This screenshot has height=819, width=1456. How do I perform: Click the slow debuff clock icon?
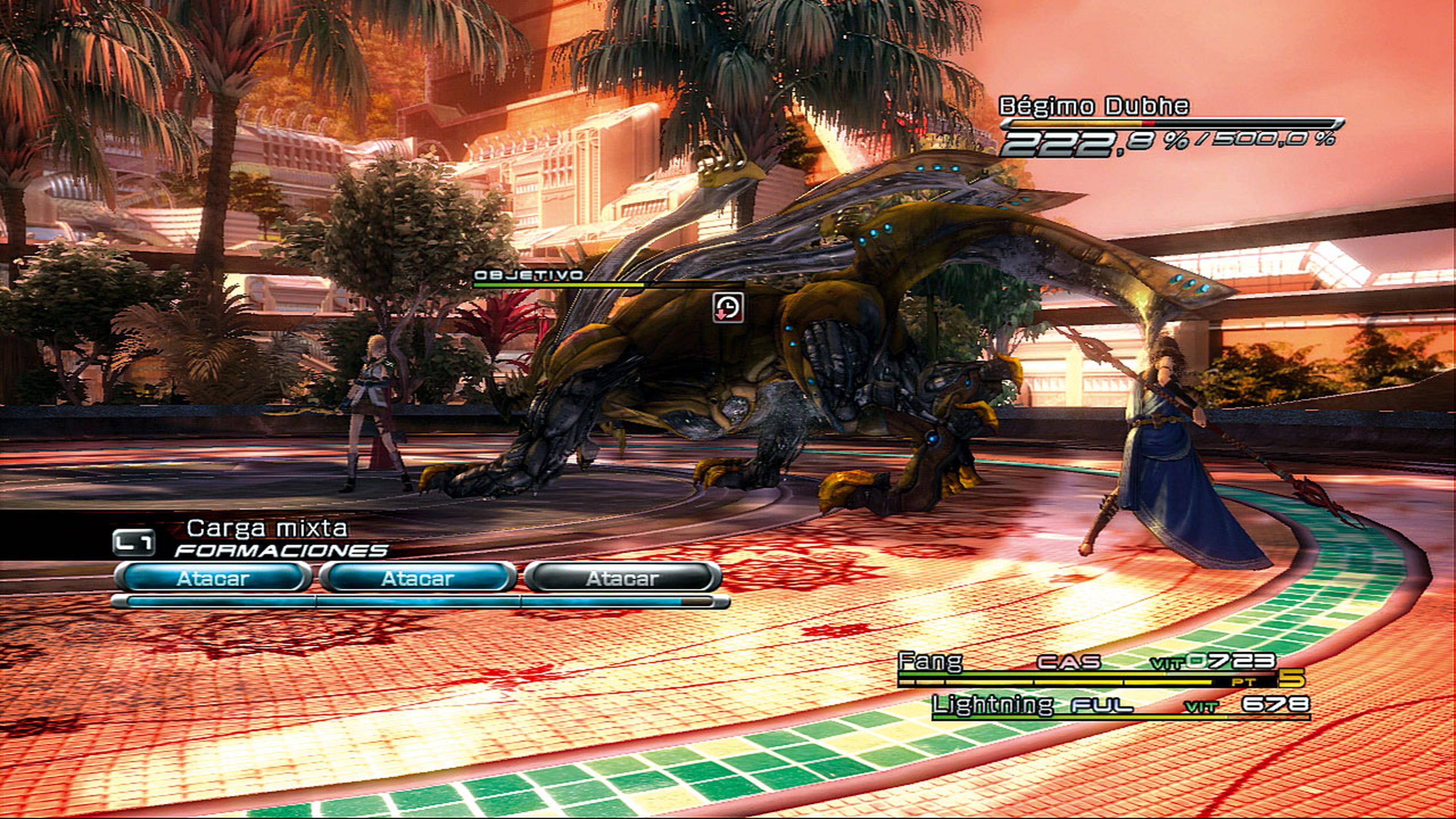(x=728, y=308)
